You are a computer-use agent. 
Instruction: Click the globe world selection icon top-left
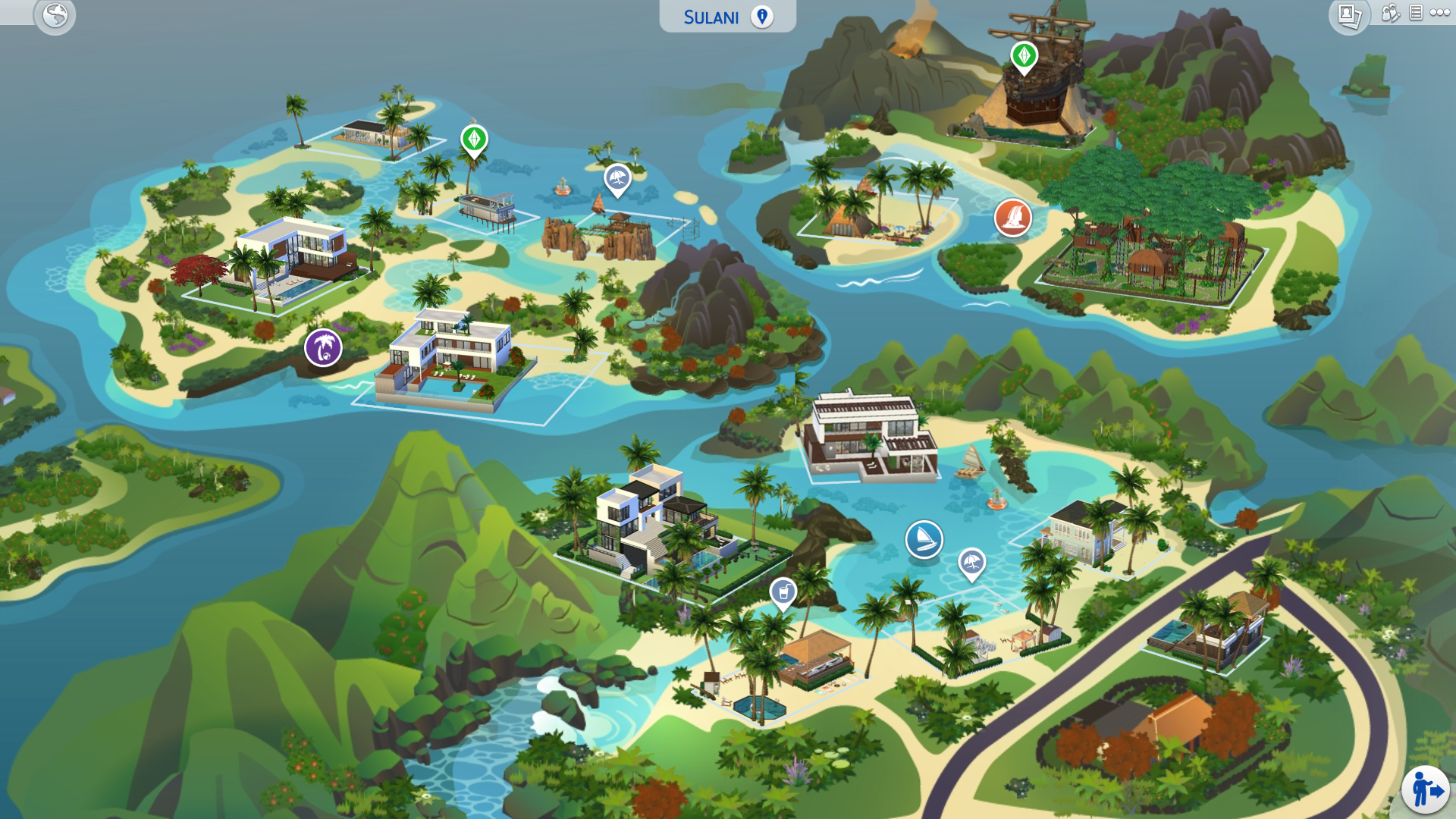(x=53, y=14)
